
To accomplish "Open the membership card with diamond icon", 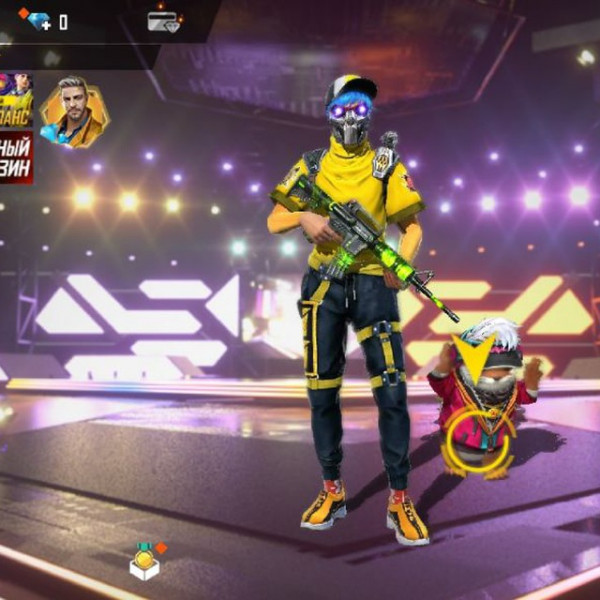I will pos(164,21).
